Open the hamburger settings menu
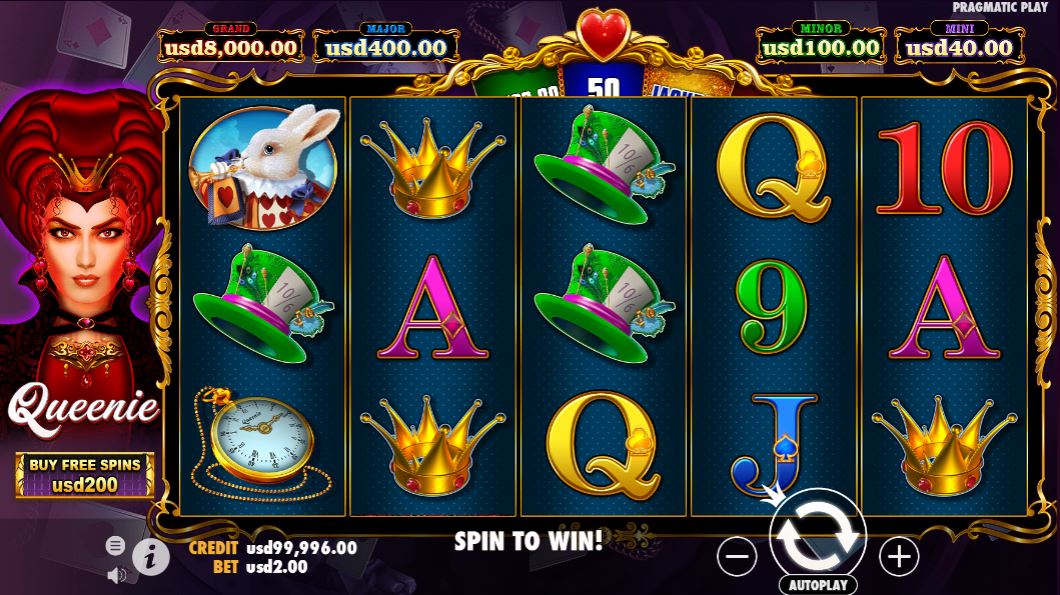This screenshot has height=595, width=1060. click(116, 545)
